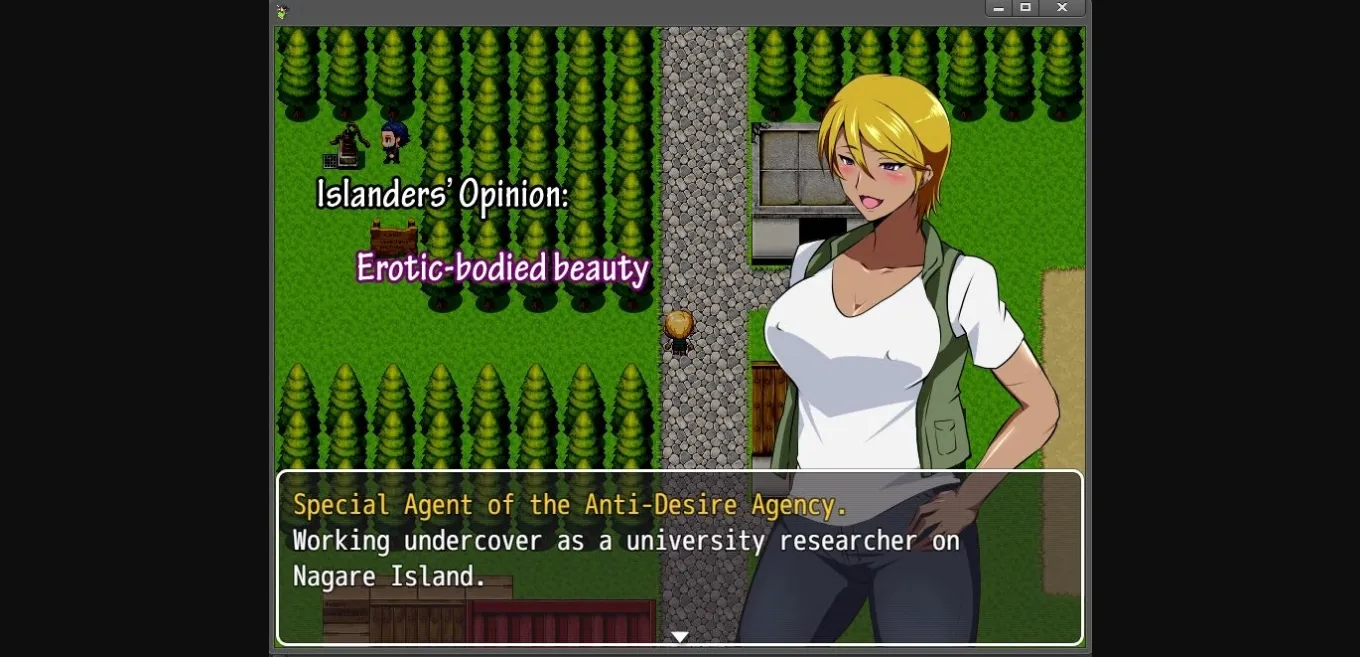Viewport: 1360px width, 657px height.
Task: Click the dialogue continue arrow
Action: tap(679, 637)
